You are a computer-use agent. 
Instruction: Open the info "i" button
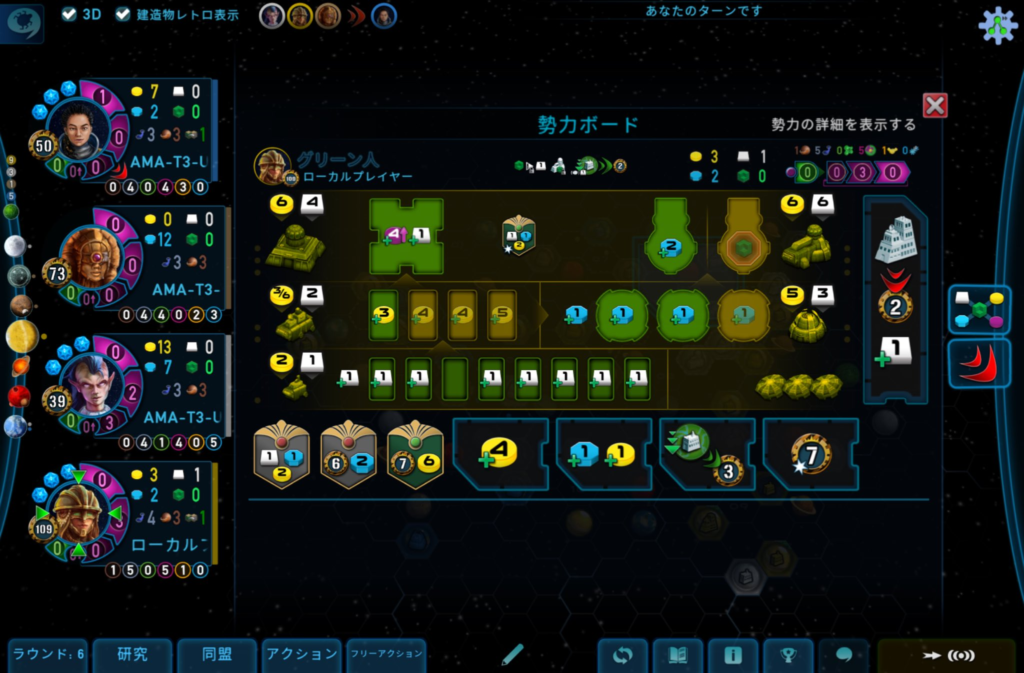733,656
